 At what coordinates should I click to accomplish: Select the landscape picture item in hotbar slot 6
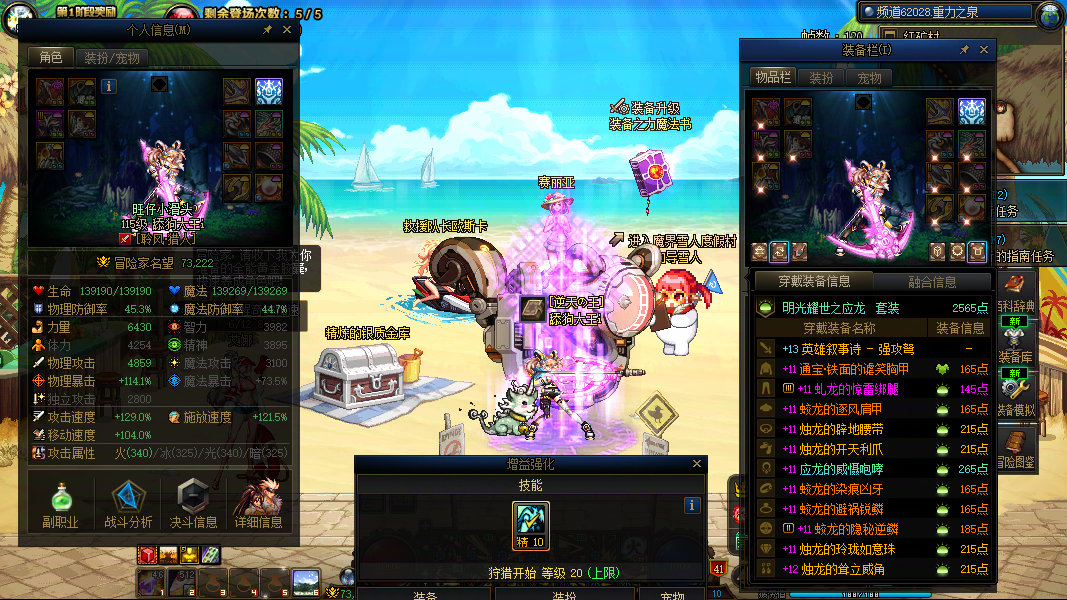pos(305,581)
